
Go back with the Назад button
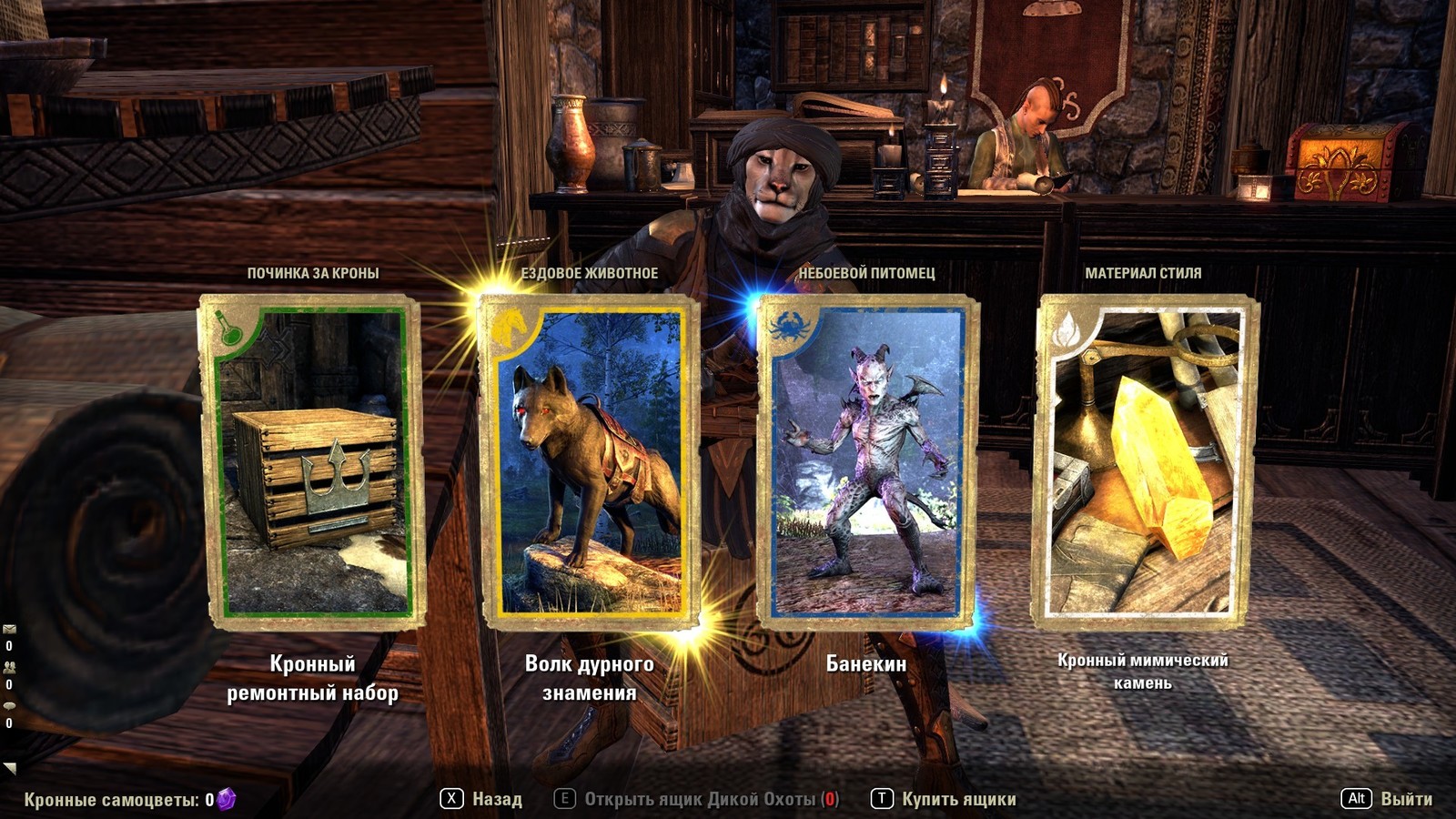pos(481,799)
